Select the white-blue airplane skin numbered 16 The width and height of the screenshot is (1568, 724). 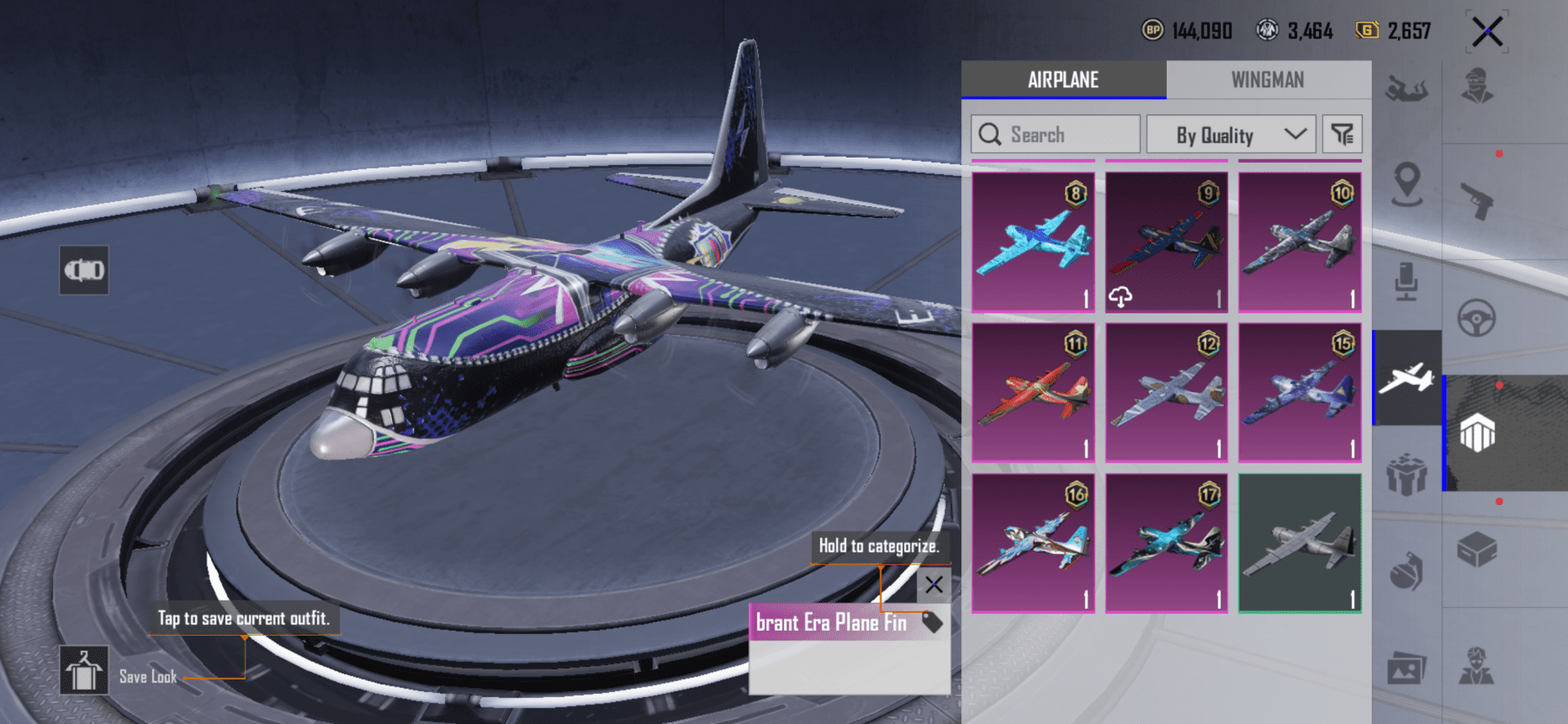point(1033,543)
